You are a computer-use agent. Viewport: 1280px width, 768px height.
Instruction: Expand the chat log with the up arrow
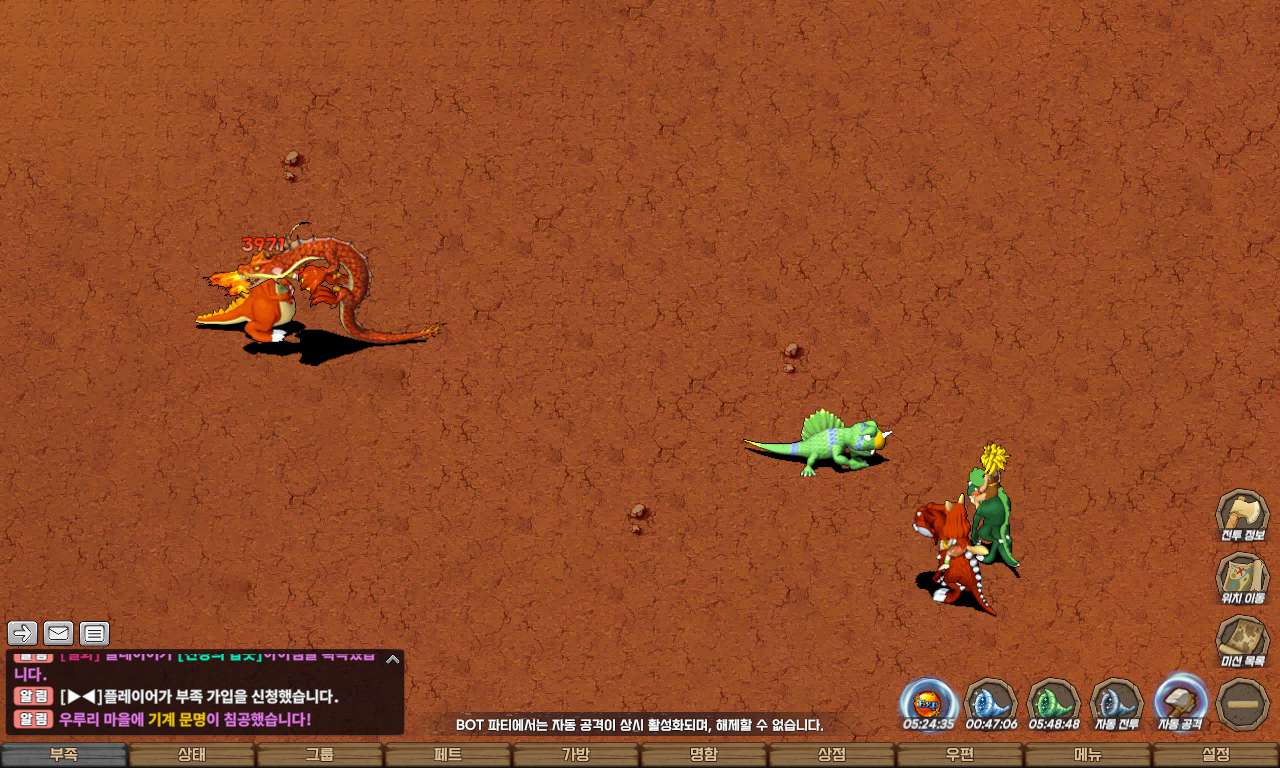(393, 659)
